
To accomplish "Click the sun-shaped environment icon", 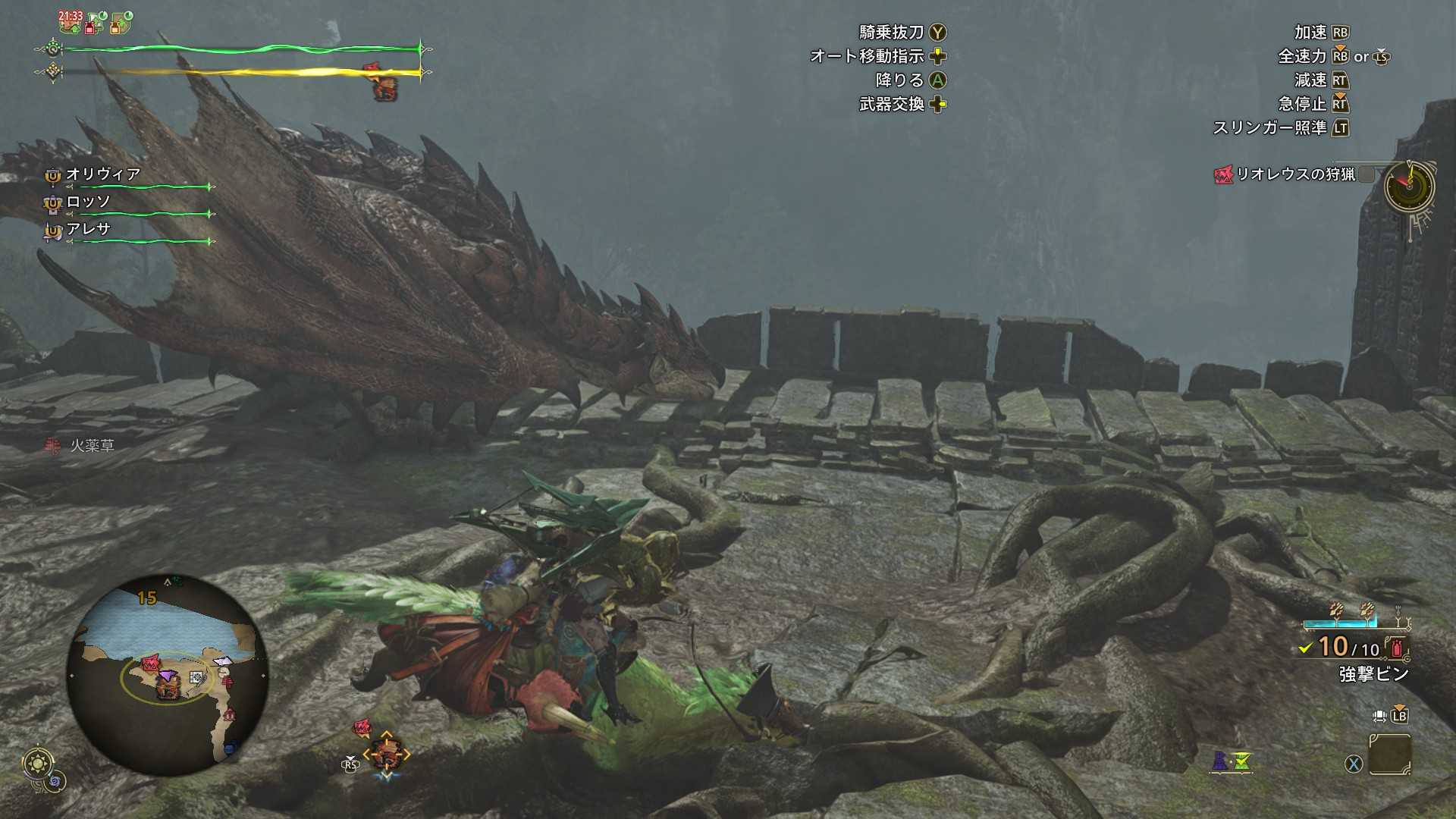I will [x=38, y=762].
